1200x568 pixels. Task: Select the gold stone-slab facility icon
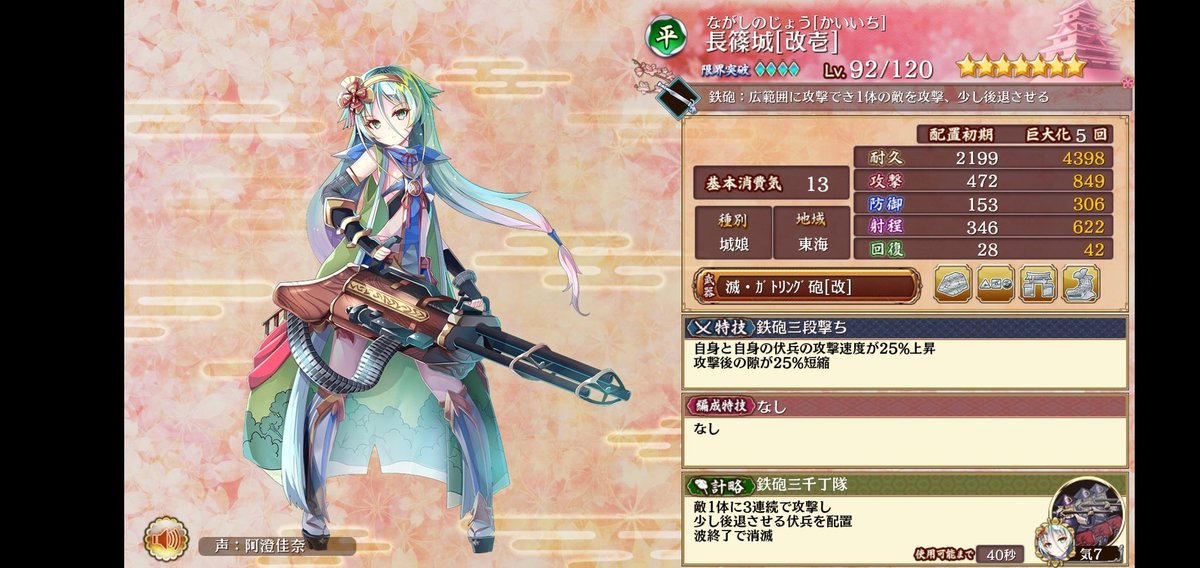point(953,285)
